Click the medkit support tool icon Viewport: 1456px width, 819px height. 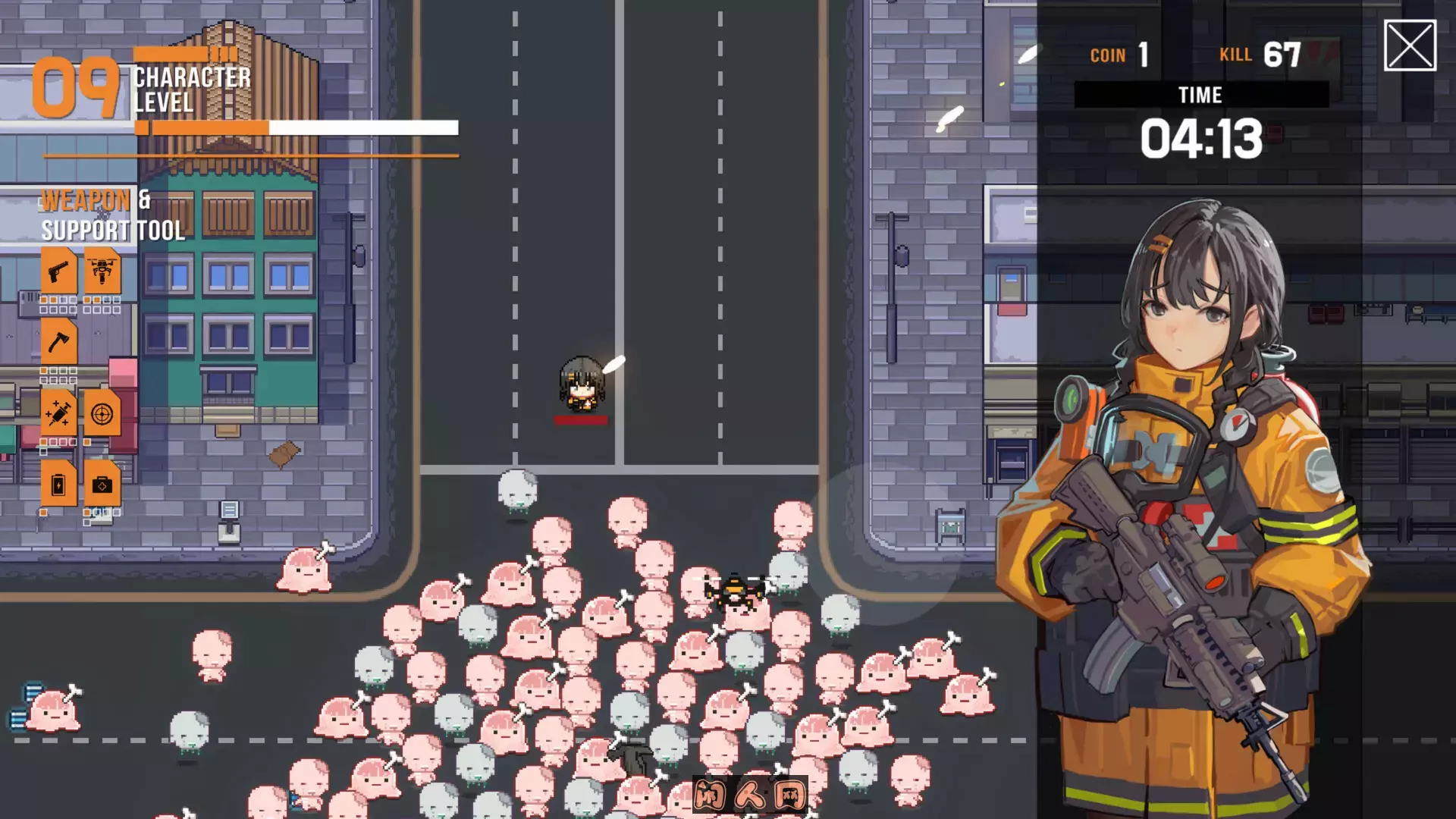(x=102, y=484)
